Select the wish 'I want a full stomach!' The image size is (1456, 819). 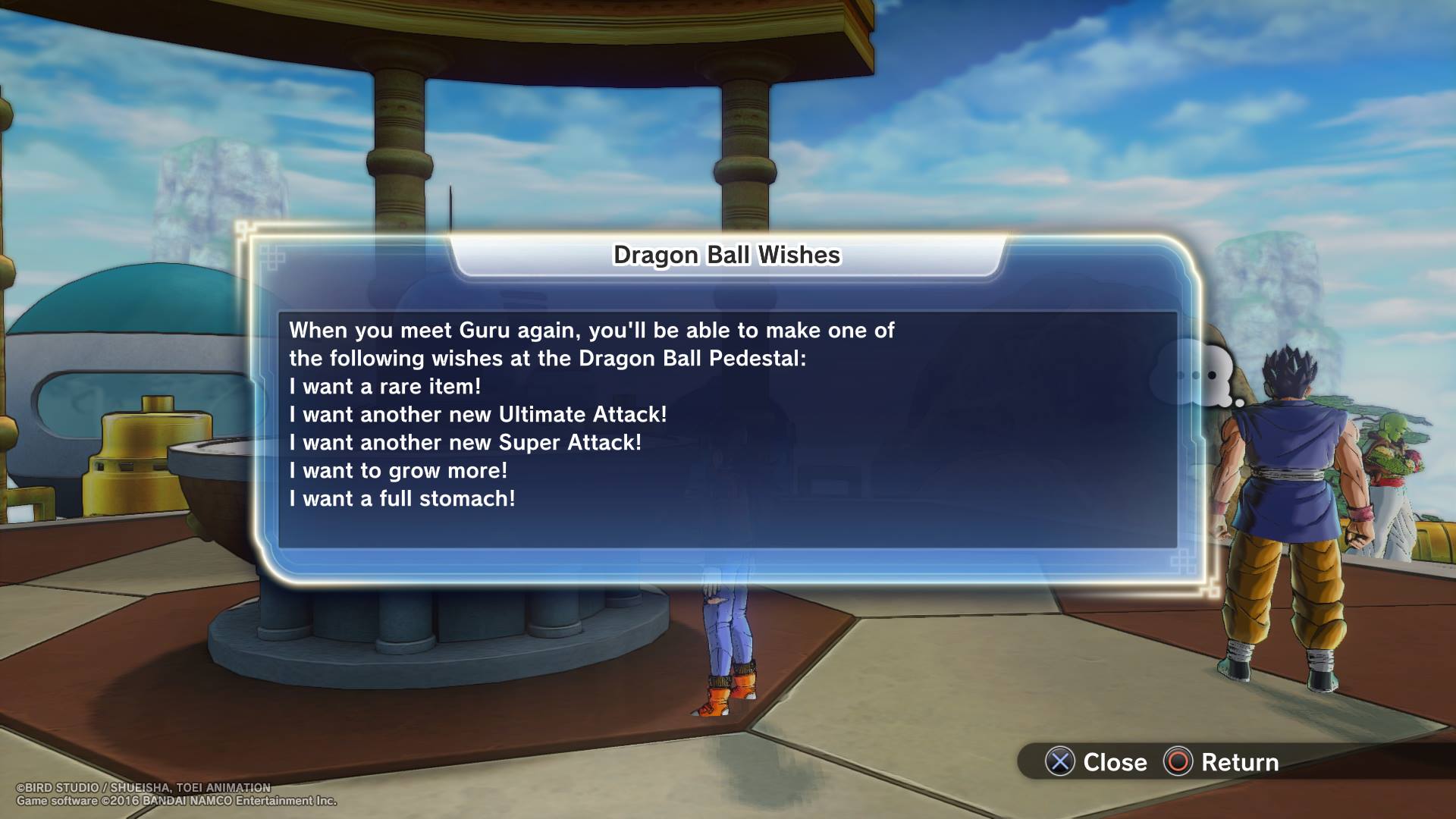(401, 499)
